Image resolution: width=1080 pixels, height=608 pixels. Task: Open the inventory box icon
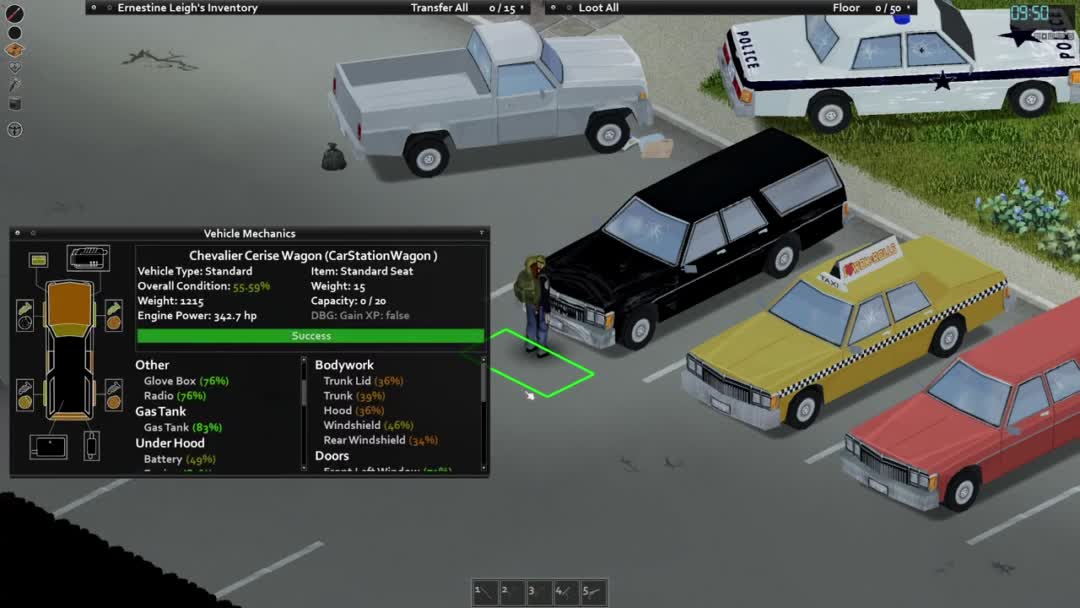tap(14, 50)
